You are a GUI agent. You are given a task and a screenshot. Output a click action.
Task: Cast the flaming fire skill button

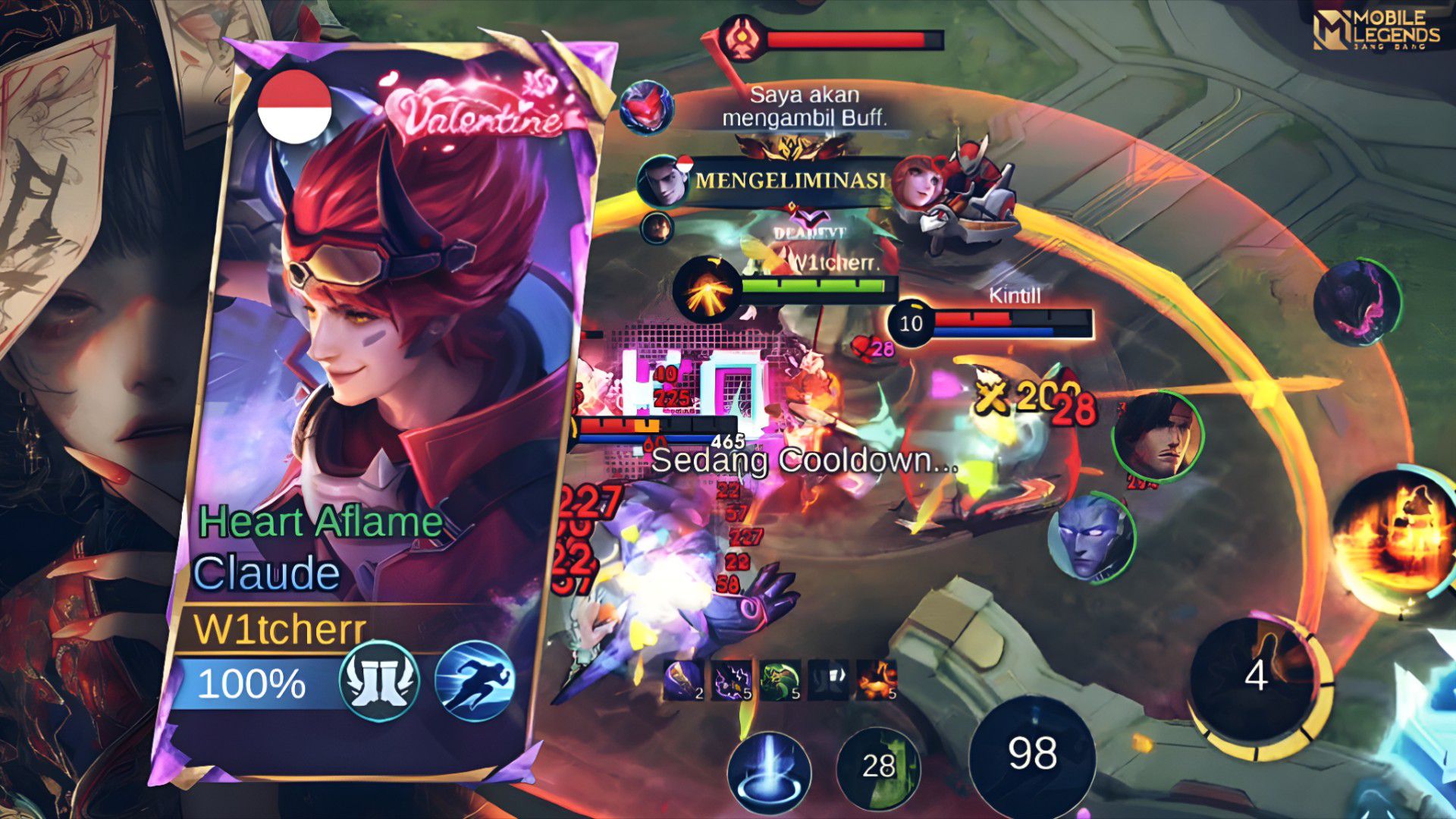pos(1394,538)
